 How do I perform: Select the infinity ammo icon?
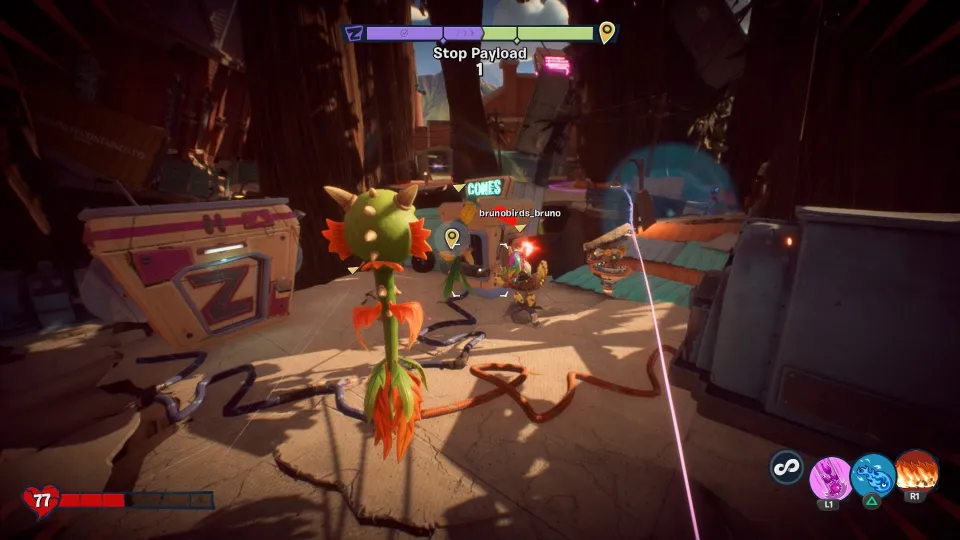[787, 467]
